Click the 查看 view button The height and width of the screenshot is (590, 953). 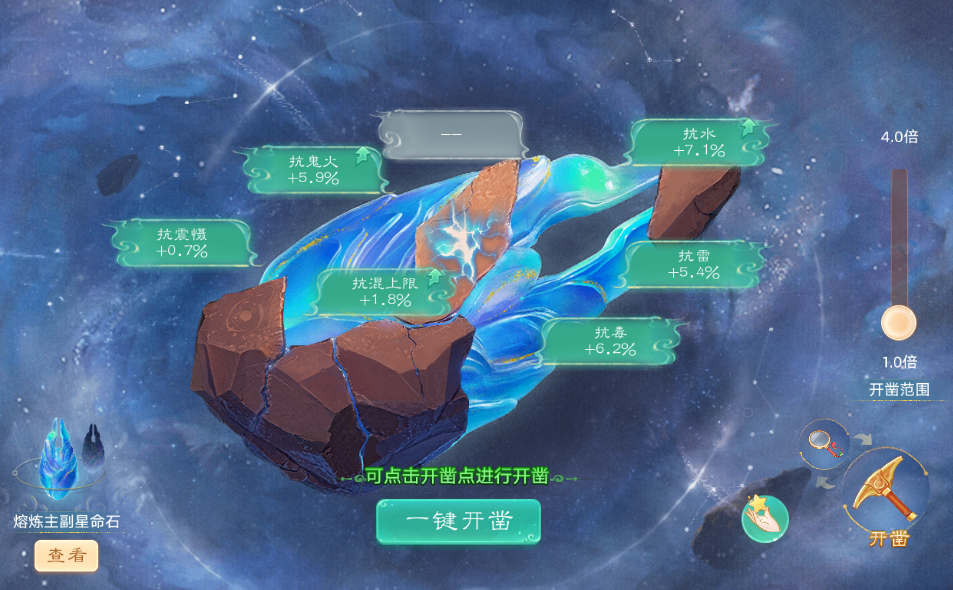(67, 556)
